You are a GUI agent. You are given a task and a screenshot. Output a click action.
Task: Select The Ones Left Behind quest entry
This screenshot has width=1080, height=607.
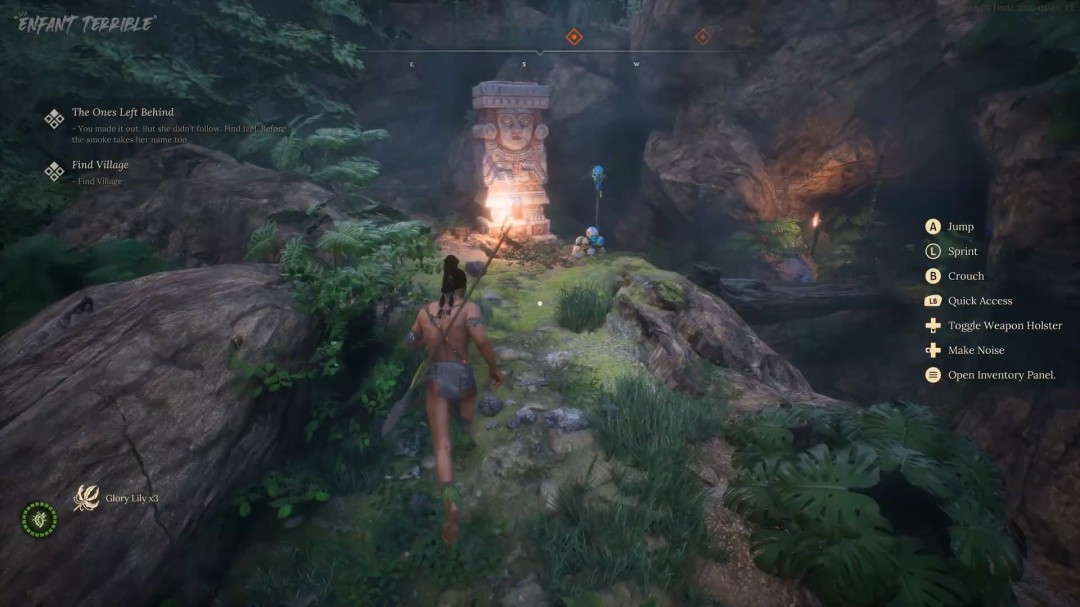tap(122, 113)
